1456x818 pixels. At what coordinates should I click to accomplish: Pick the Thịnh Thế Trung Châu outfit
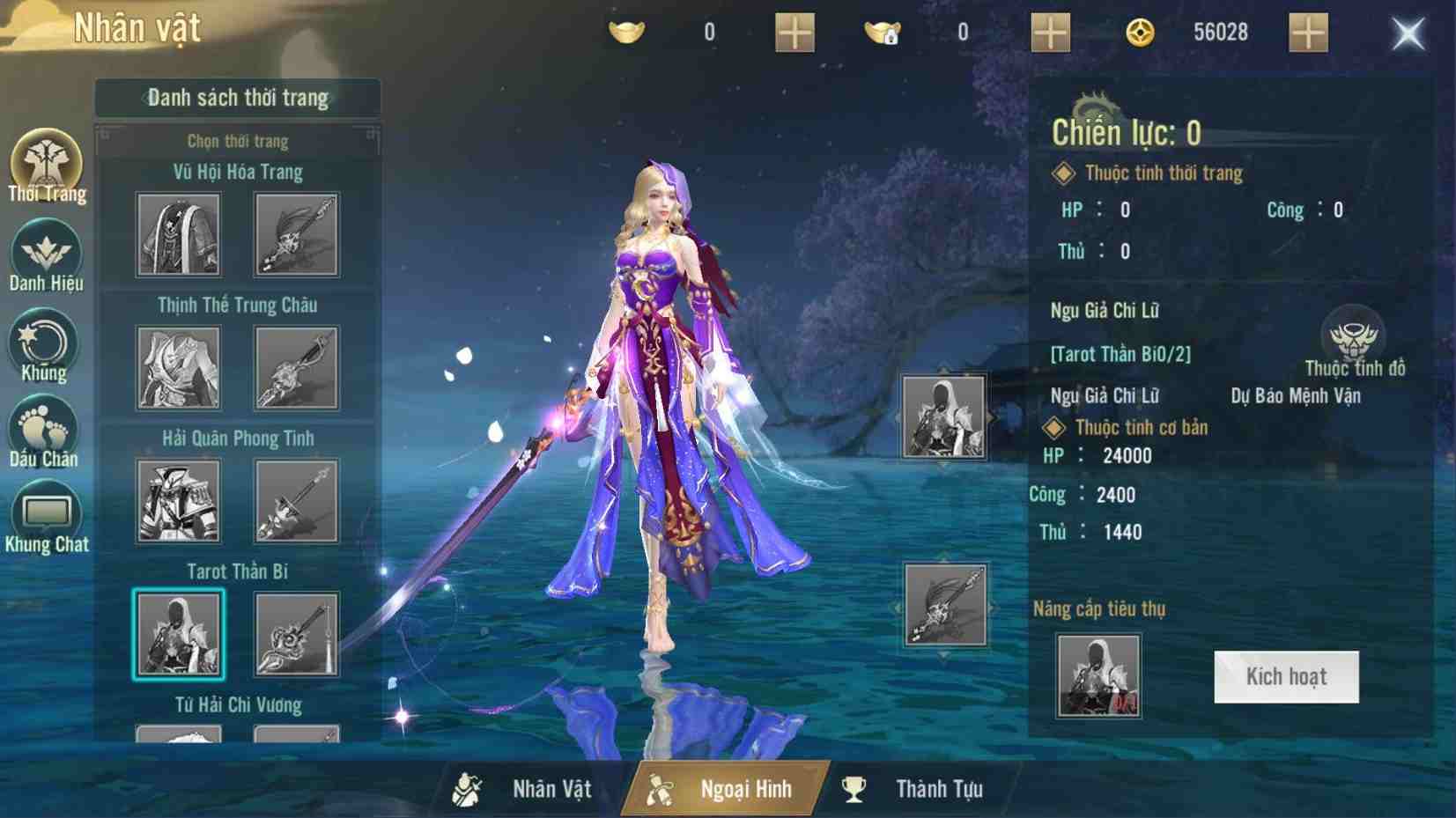(x=179, y=368)
